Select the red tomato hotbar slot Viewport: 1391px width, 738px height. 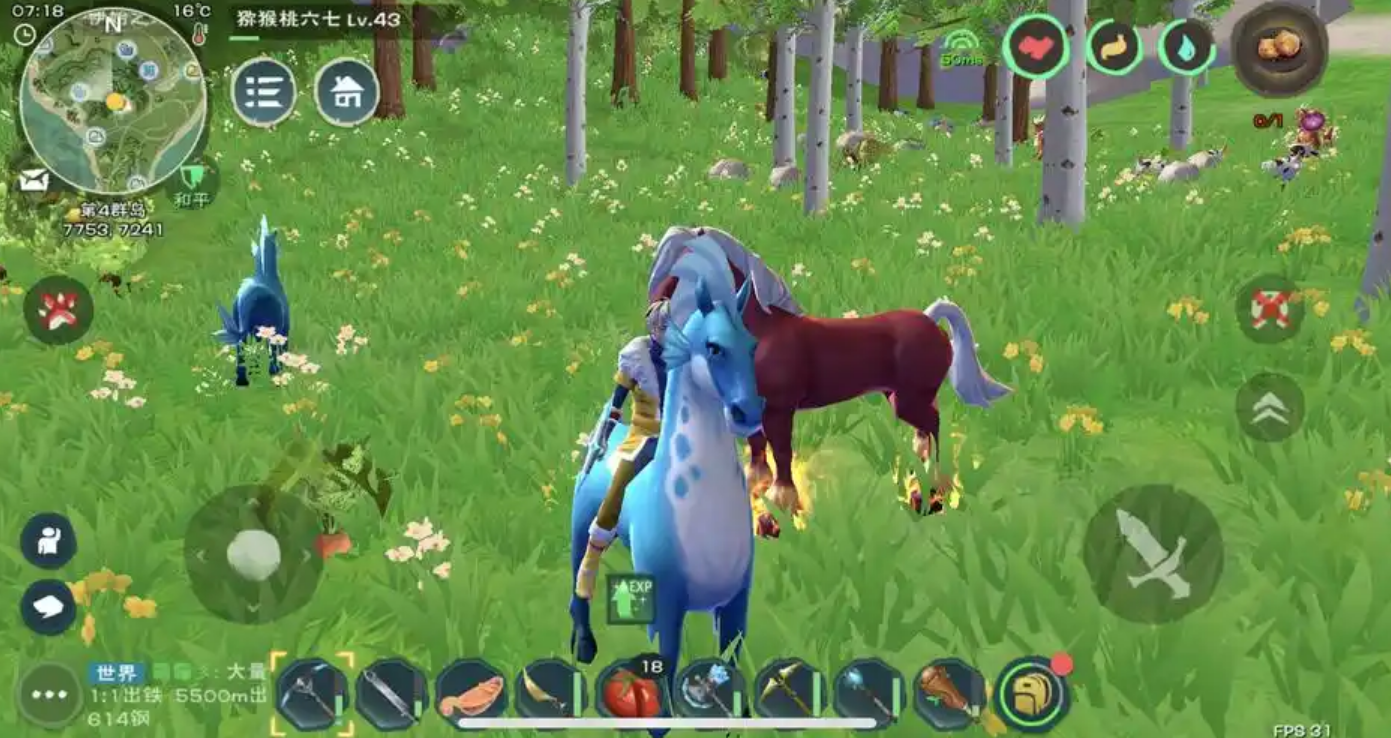pos(632,692)
